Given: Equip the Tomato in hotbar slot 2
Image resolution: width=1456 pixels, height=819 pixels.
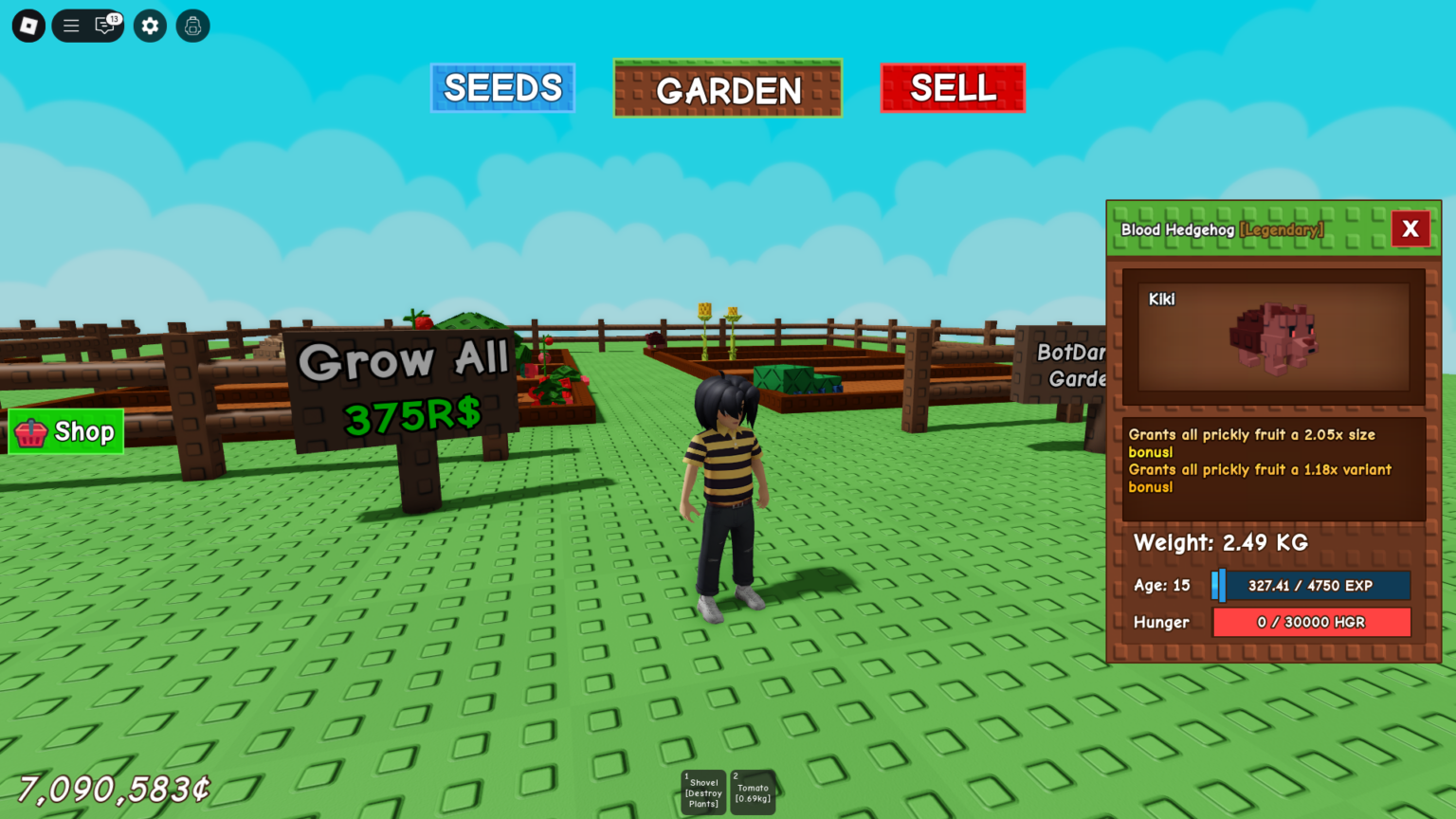Looking at the screenshot, I should pos(754,792).
